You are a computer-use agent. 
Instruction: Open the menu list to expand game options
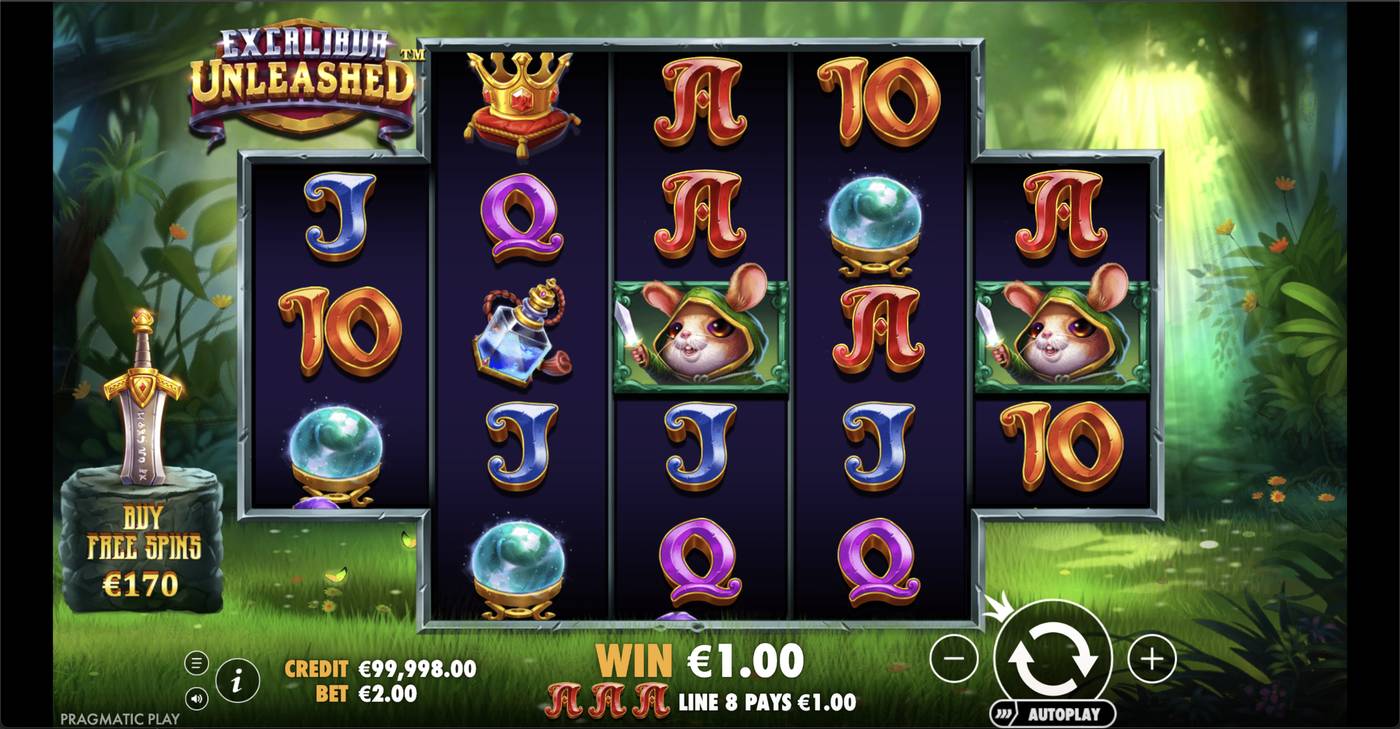[x=195, y=660]
